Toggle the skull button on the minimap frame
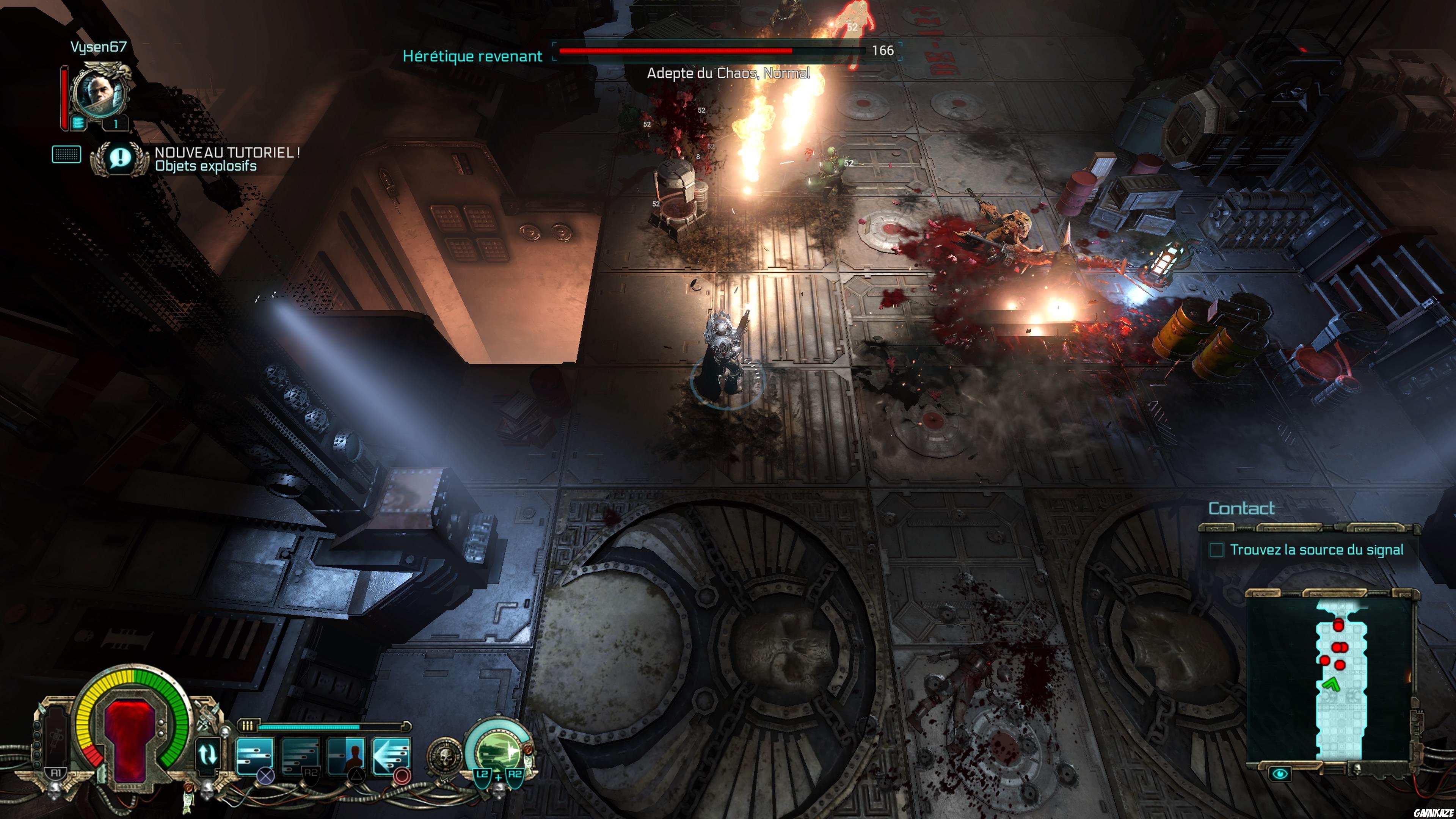The height and width of the screenshot is (819, 1456). pos(1357,772)
